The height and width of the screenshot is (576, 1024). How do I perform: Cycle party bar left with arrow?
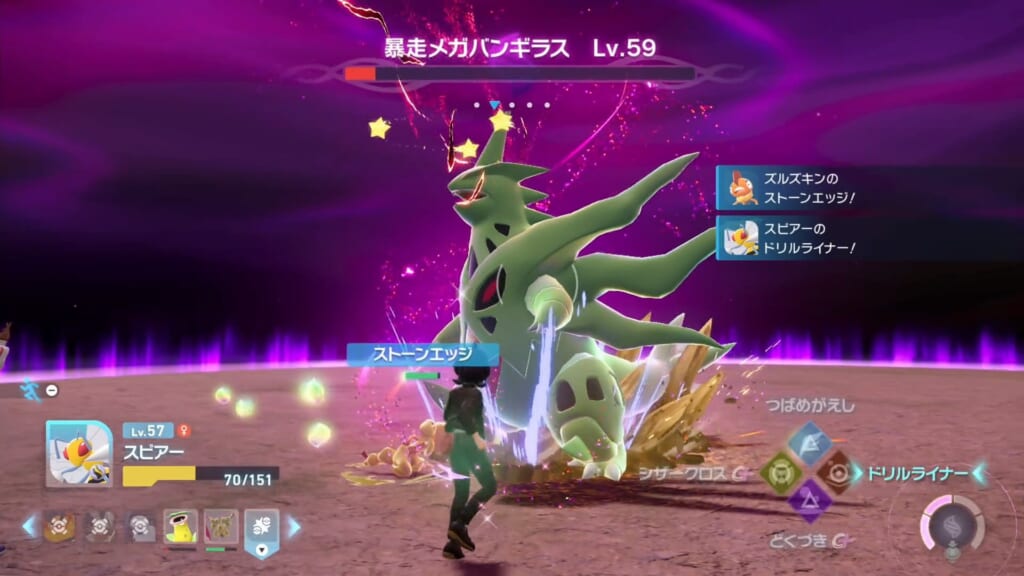click(29, 526)
